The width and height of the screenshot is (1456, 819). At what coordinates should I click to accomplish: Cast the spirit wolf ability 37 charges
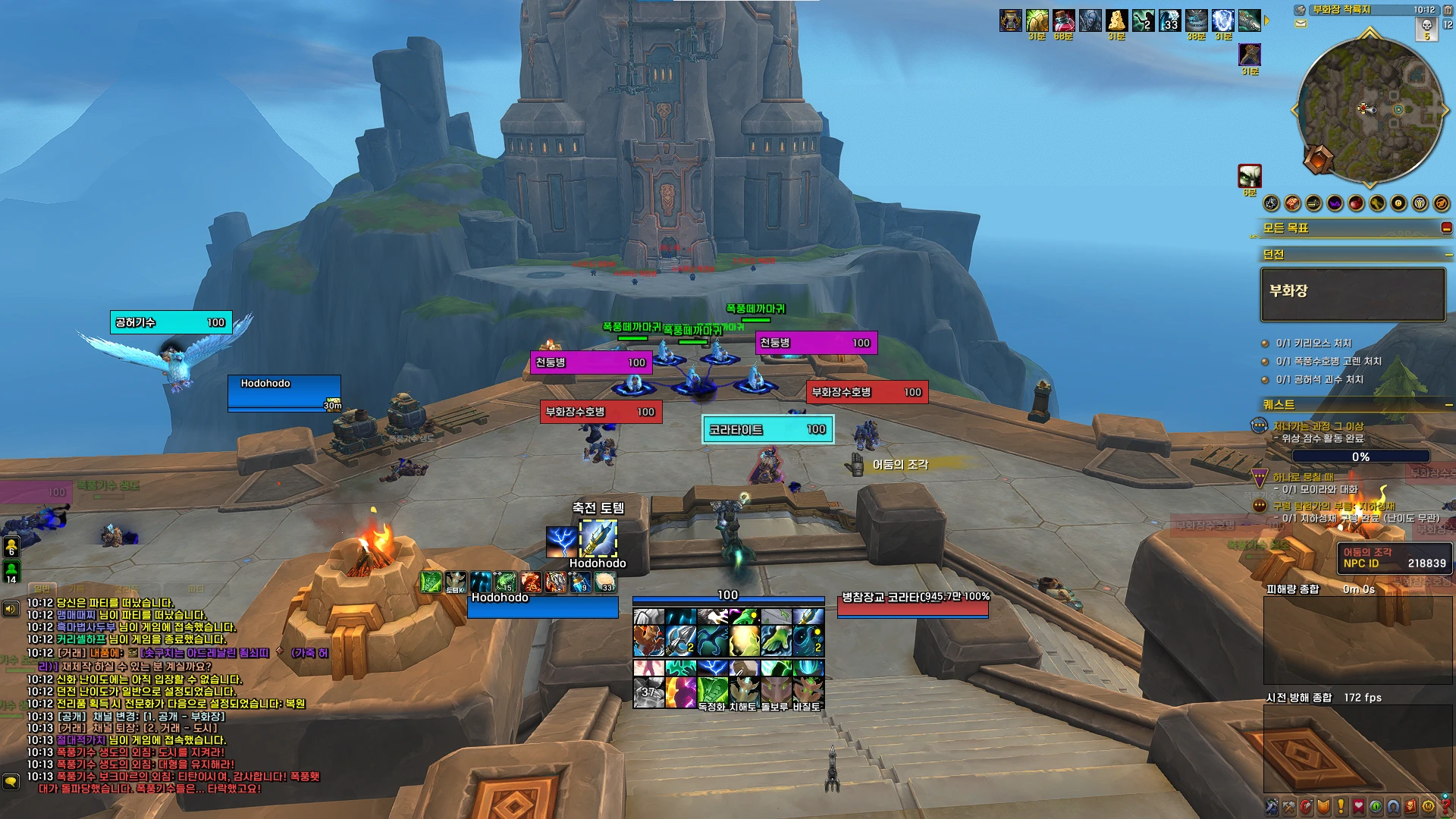pyautogui.click(x=648, y=692)
